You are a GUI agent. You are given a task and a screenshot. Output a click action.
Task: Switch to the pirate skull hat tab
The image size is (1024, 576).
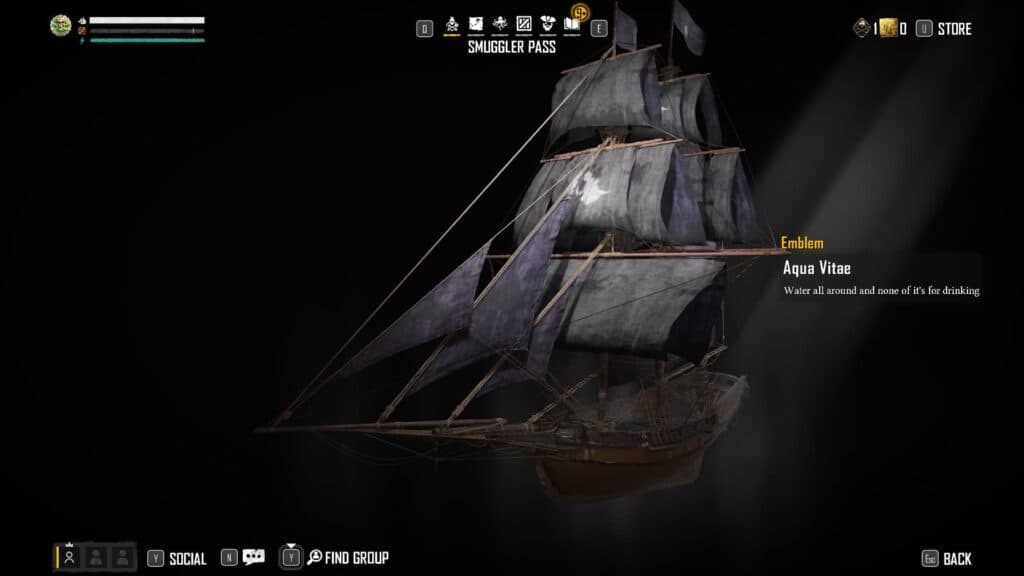pyautogui.click(x=547, y=24)
